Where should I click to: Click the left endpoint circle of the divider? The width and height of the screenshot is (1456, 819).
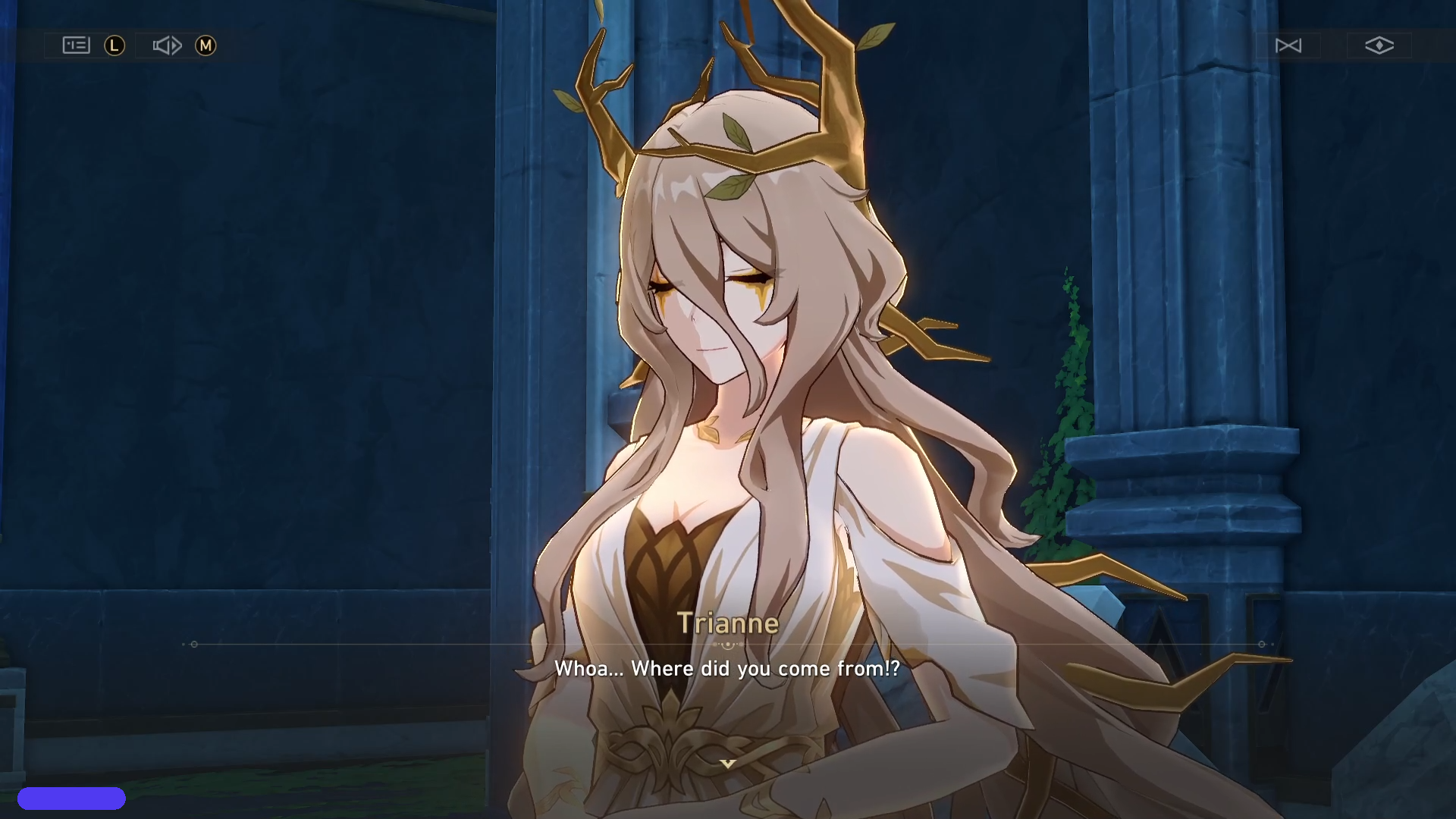pyautogui.click(x=195, y=644)
